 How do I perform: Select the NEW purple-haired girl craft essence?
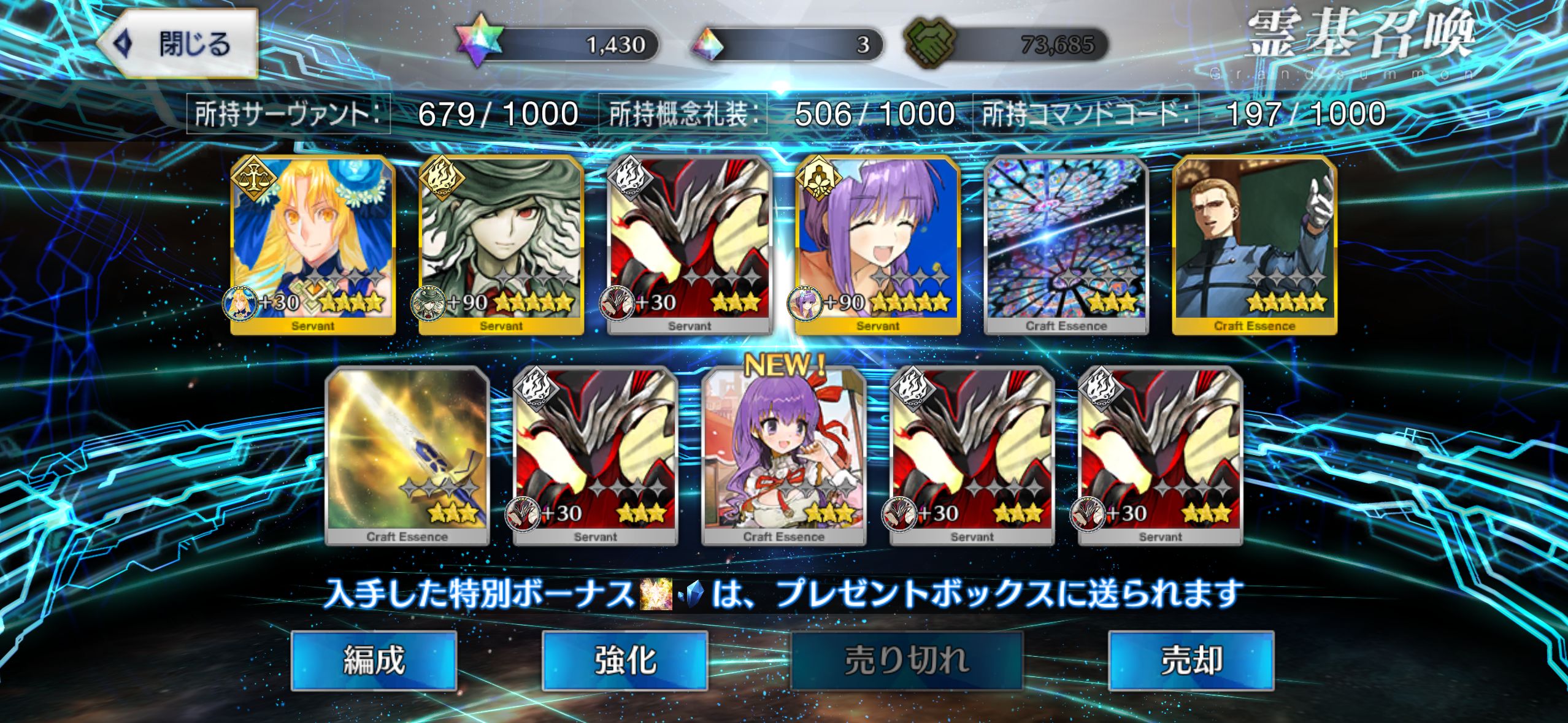coord(783,455)
